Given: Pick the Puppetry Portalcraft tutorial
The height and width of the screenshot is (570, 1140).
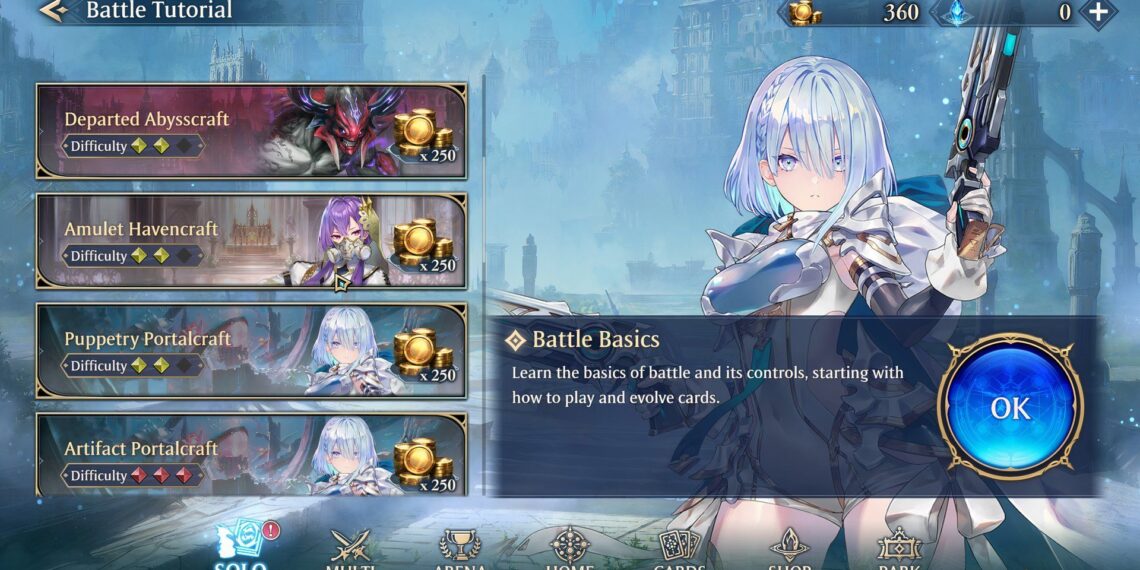Looking at the screenshot, I should point(251,351).
